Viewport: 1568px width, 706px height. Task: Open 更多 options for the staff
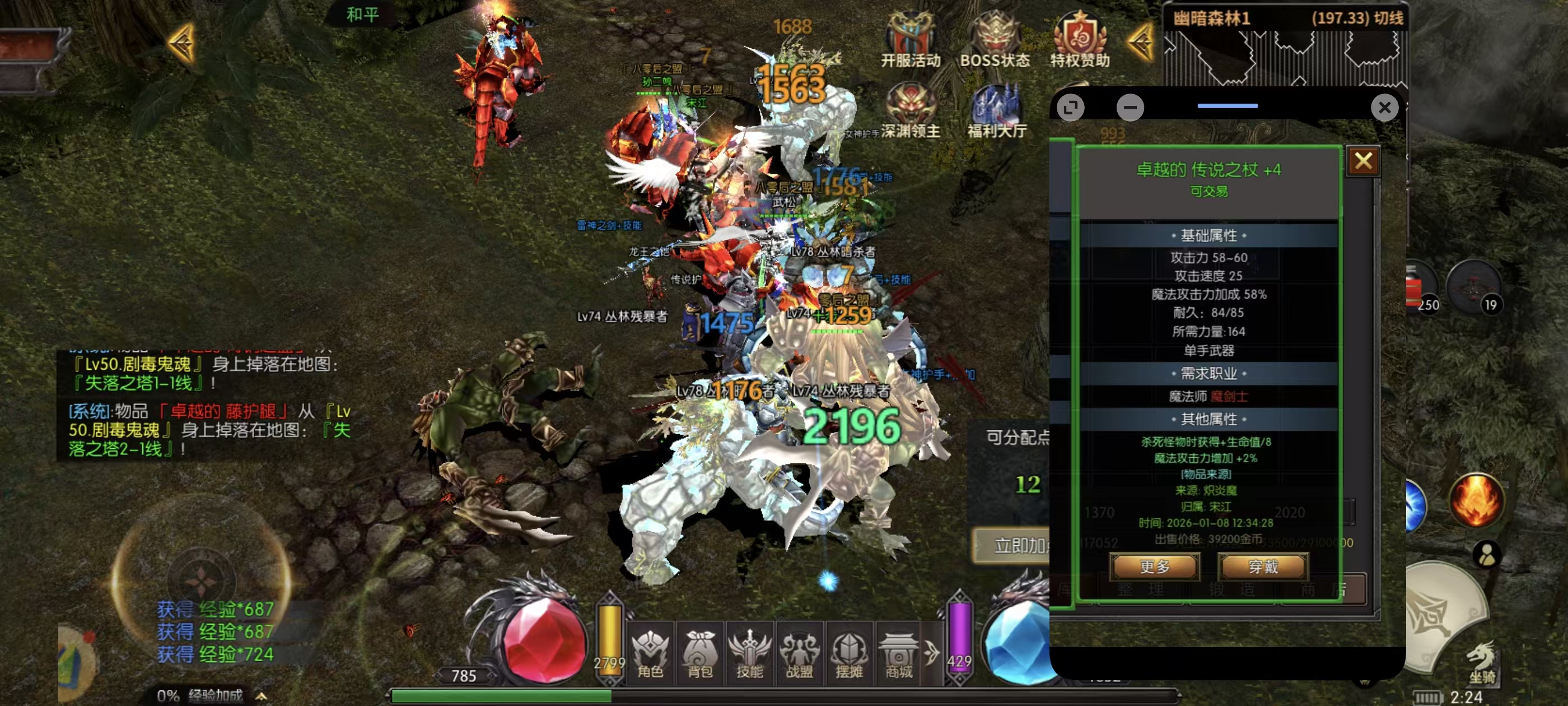click(1154, 566)
